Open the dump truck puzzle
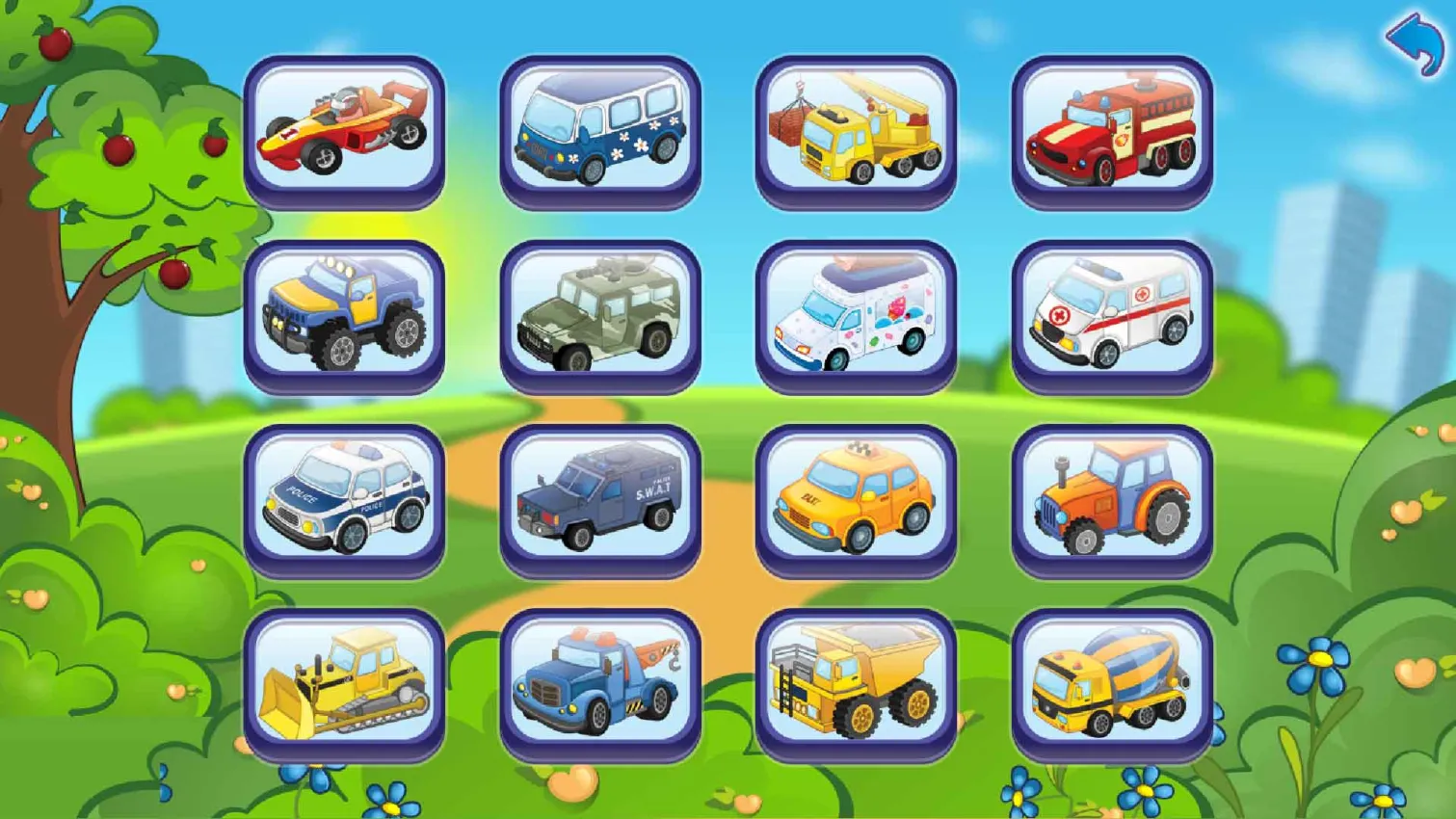This screenshot has width=1456, height=819. 856,684
